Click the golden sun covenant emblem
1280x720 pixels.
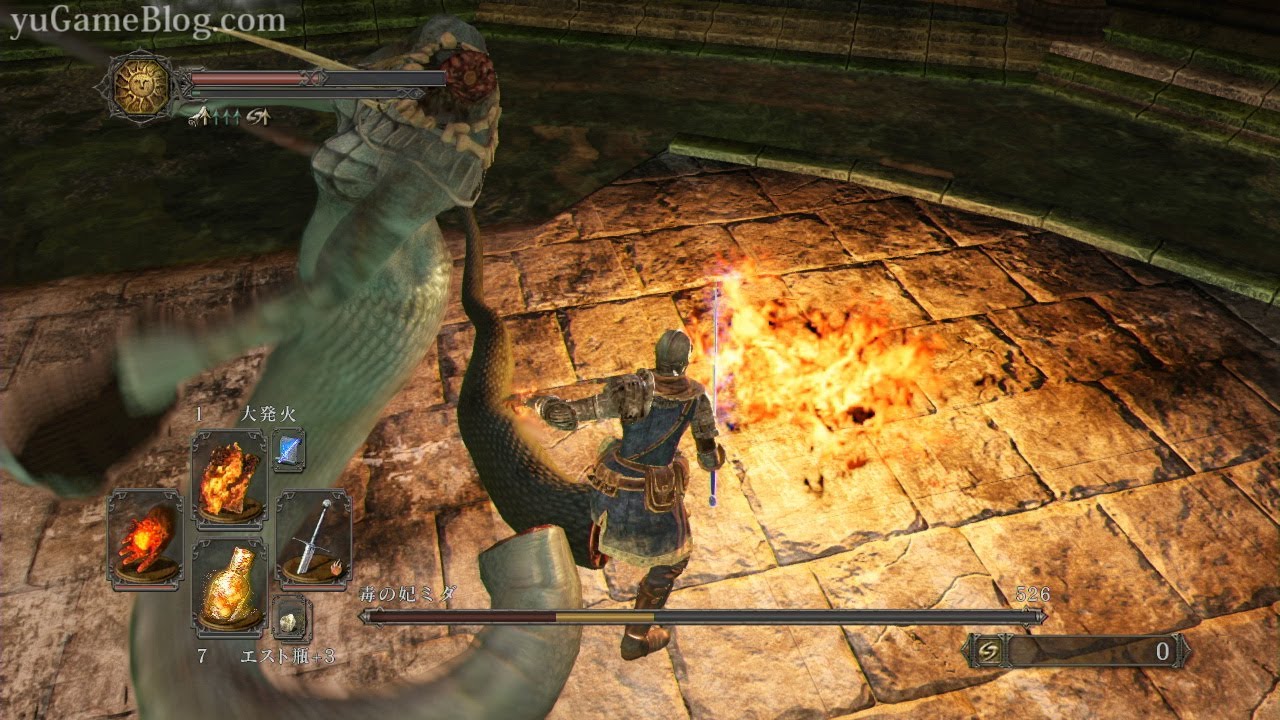[x=141, y=86]
